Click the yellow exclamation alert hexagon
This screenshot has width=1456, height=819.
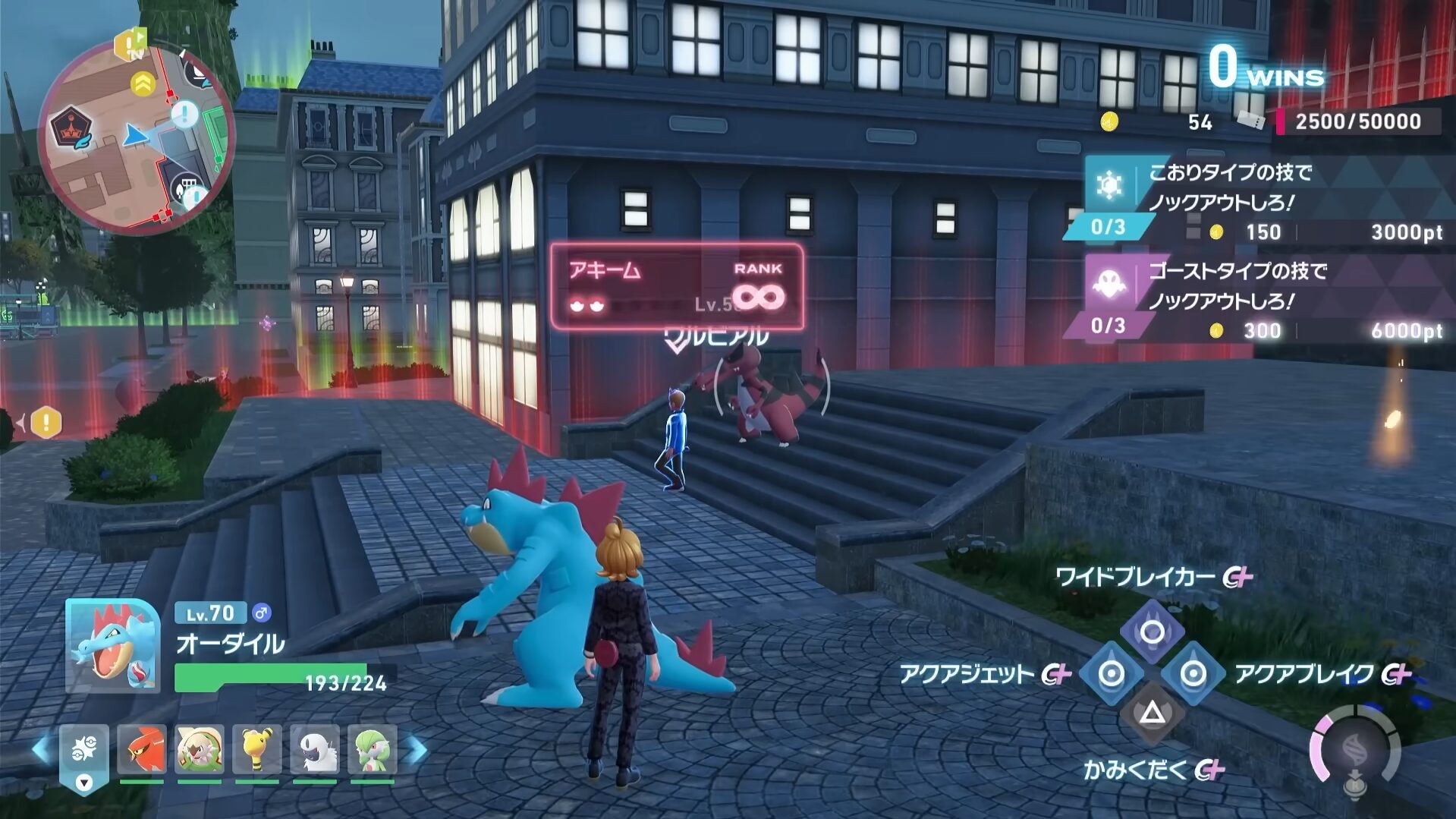click(46, 422)
